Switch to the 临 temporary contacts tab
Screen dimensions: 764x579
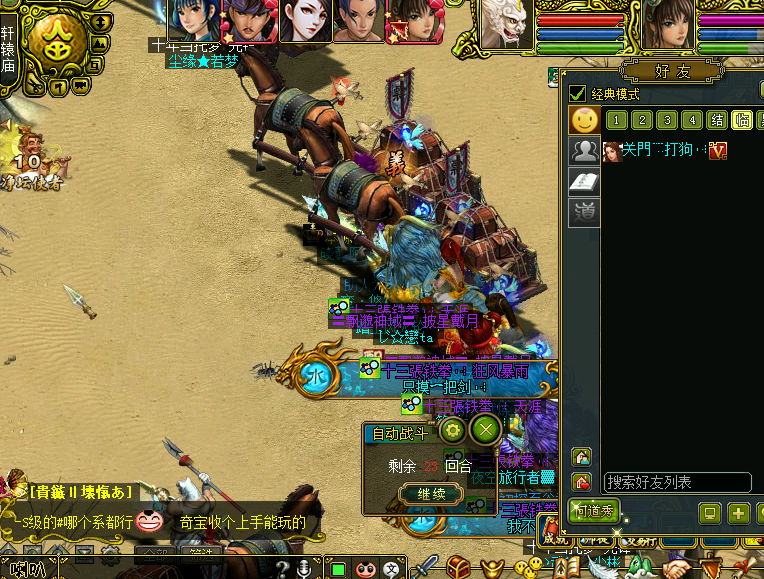(x=742, y=120)
